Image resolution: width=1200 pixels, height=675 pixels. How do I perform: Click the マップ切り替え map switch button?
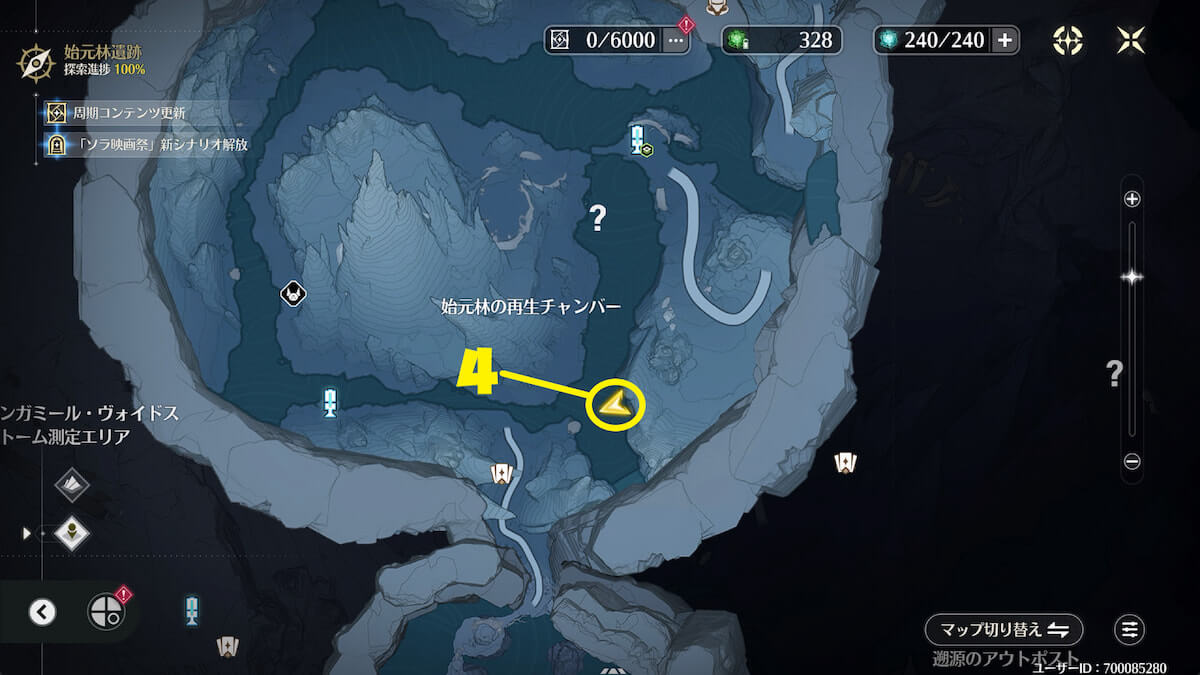[x=1004, y=630]
